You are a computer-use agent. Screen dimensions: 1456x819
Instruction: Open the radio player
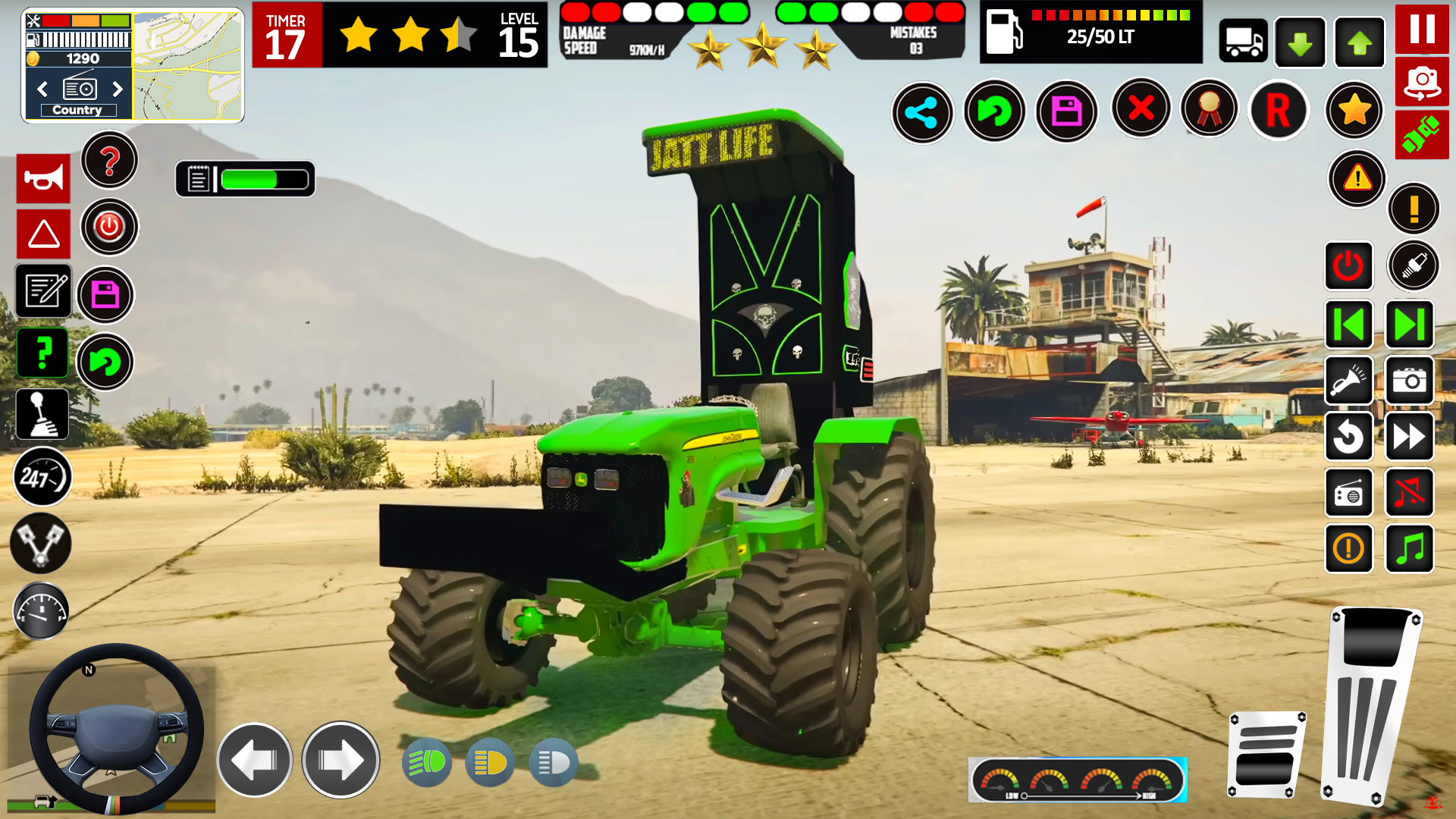pos(1349,493)
